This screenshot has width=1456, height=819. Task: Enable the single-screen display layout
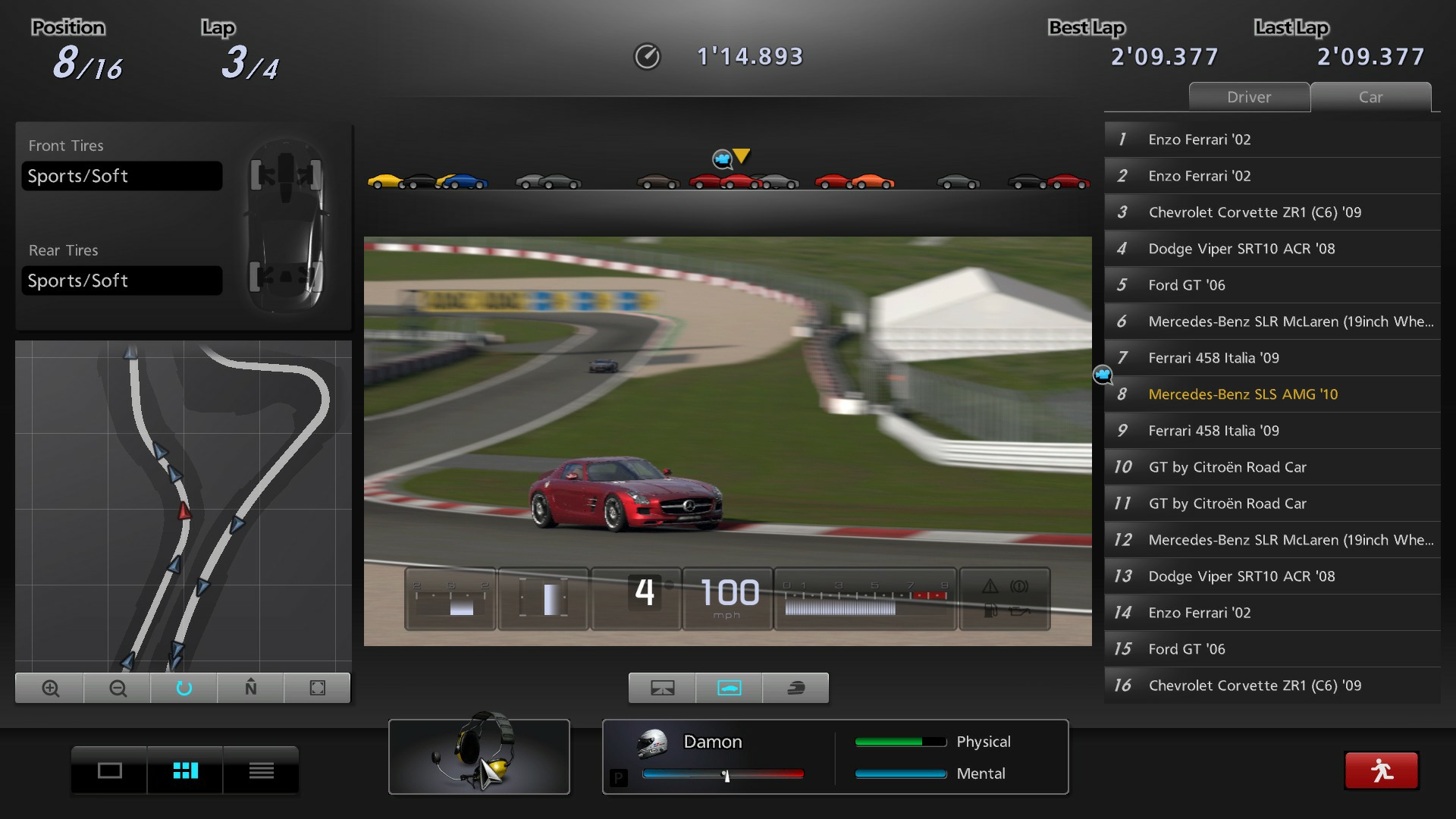(109, 770)
